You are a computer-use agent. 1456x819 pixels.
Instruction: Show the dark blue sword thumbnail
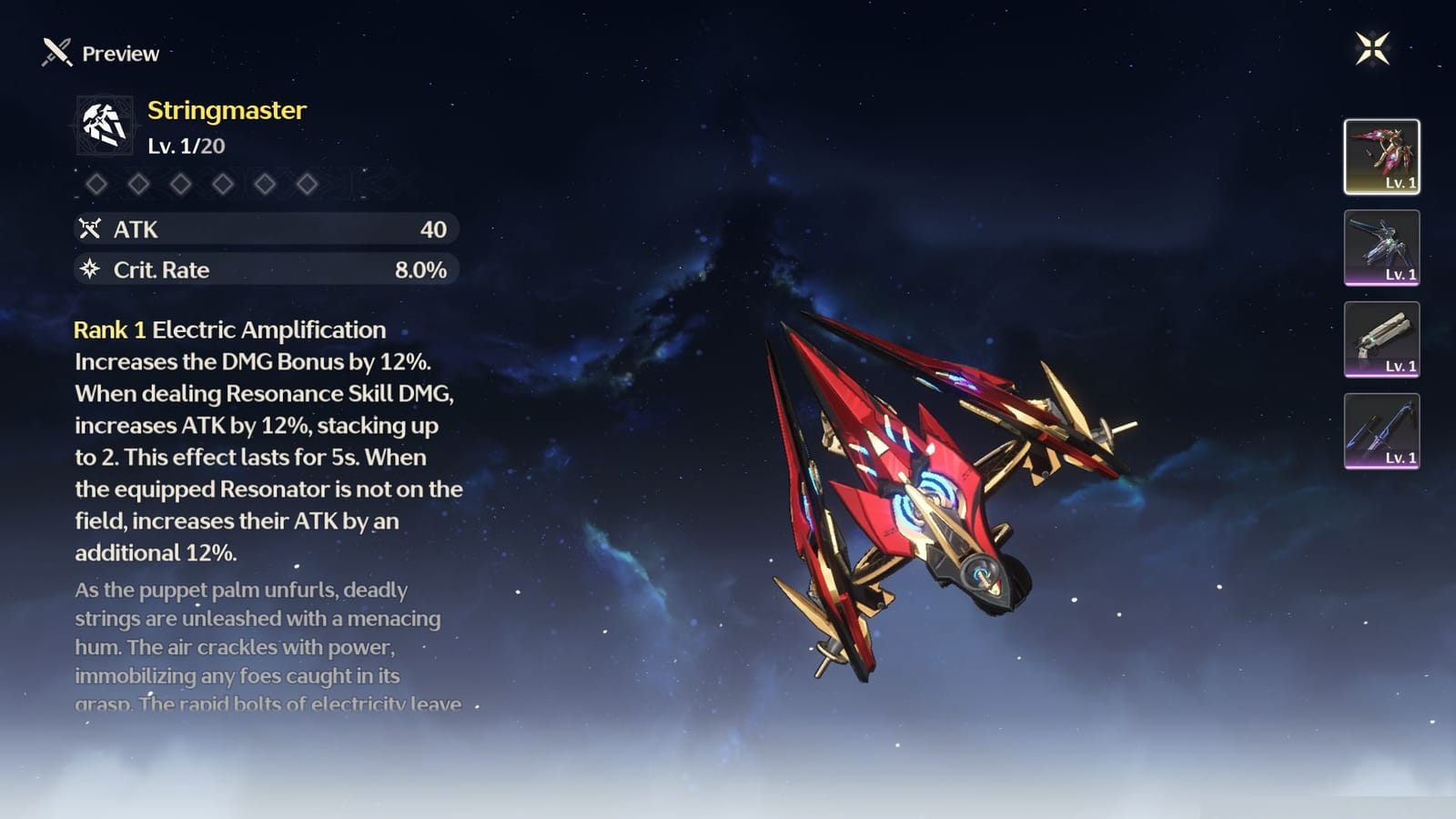(x=1381, y=431)
